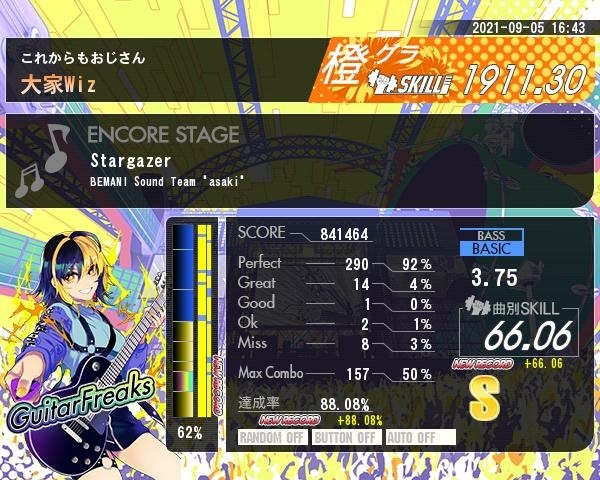This screenshot has width=600, height=480.
Task: Click the BASS BASIC difficulty badge
Action: pos(494,242)
